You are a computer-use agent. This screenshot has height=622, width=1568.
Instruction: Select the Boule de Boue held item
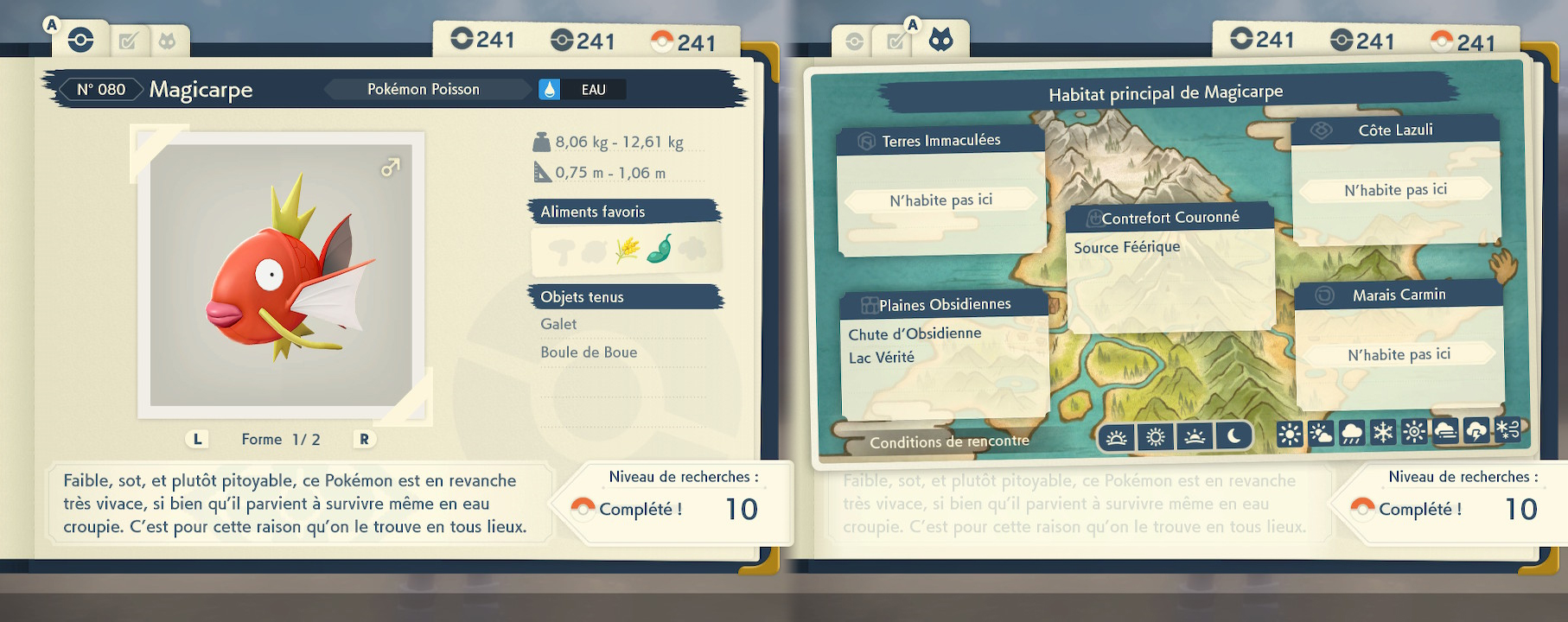(x=589, y=352)
